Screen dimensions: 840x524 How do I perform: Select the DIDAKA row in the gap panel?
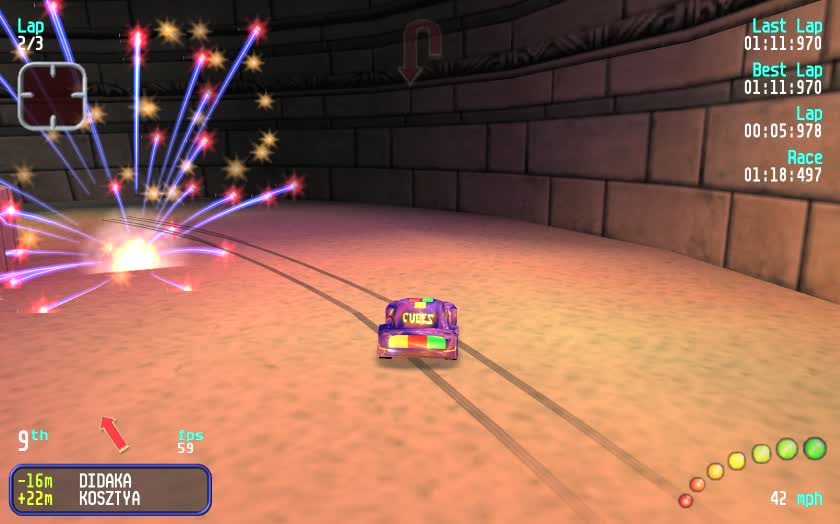click(x=110, y=481)
